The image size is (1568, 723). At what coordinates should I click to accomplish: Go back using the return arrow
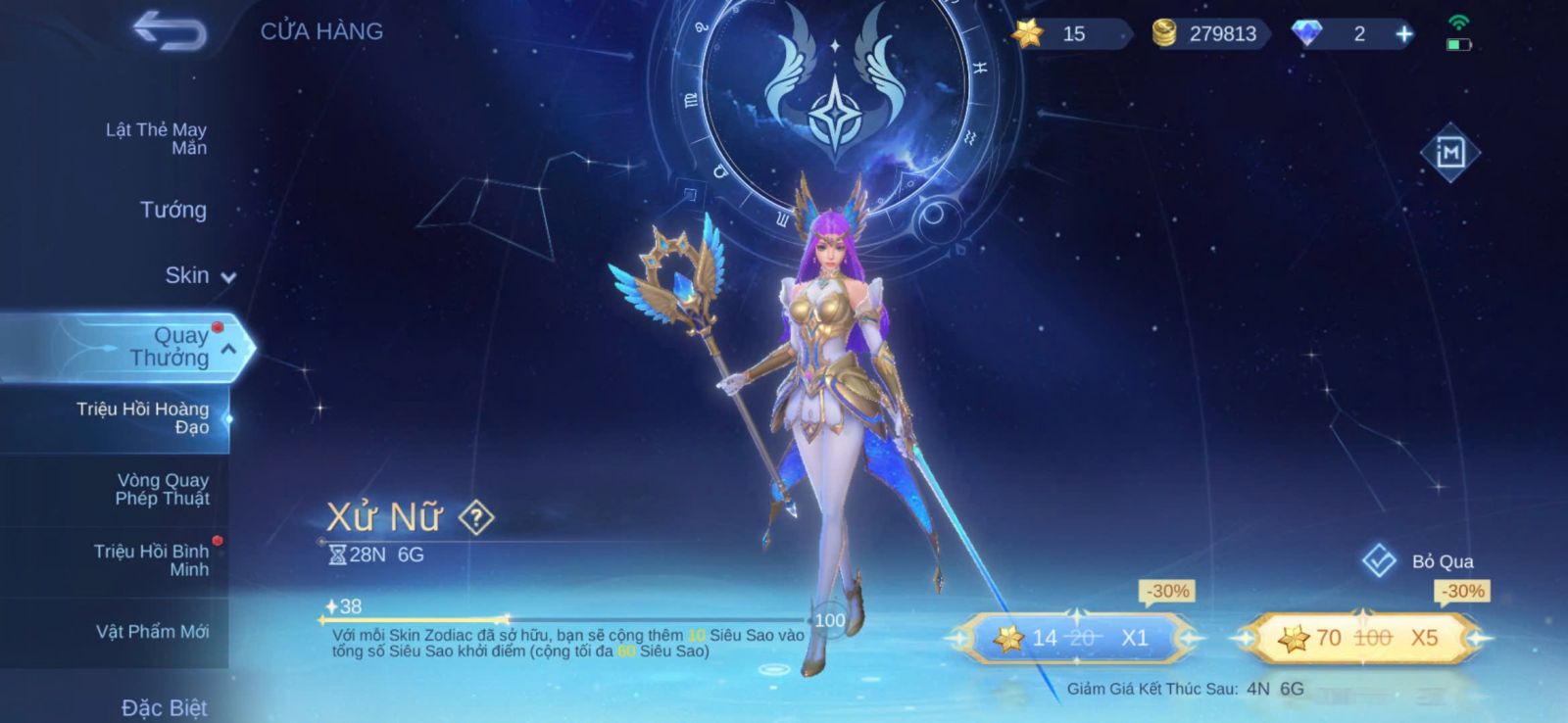pos(171,30)
